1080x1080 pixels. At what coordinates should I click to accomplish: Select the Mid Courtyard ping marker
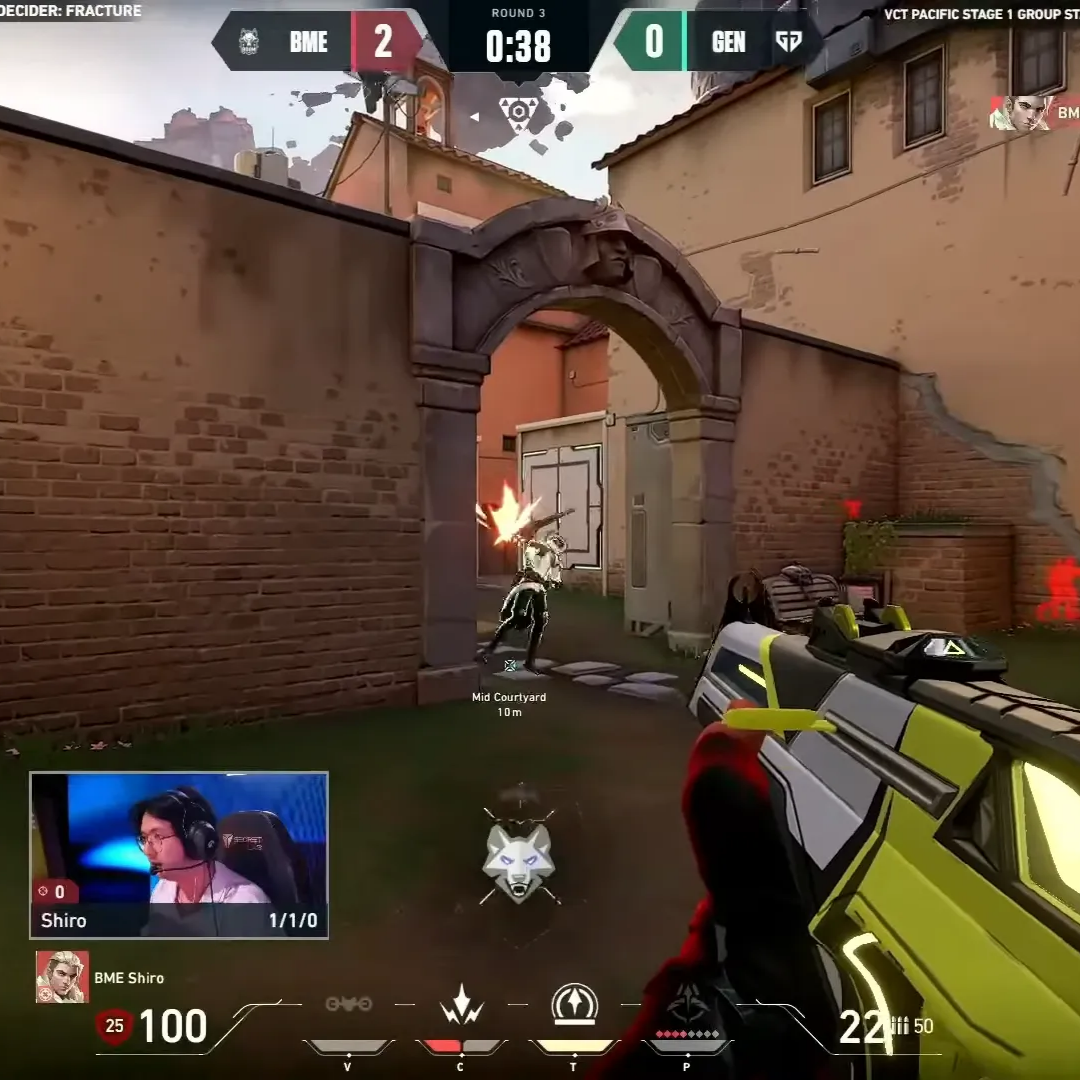point(510,665)
